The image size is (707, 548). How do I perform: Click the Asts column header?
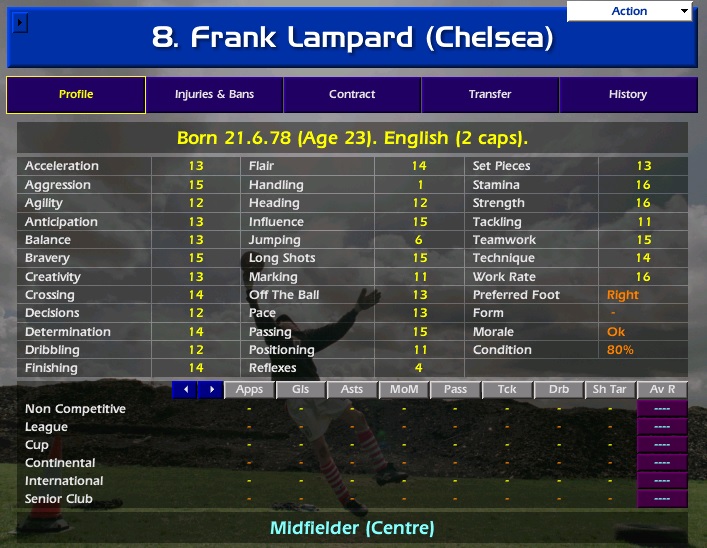[x=352, y=389]
